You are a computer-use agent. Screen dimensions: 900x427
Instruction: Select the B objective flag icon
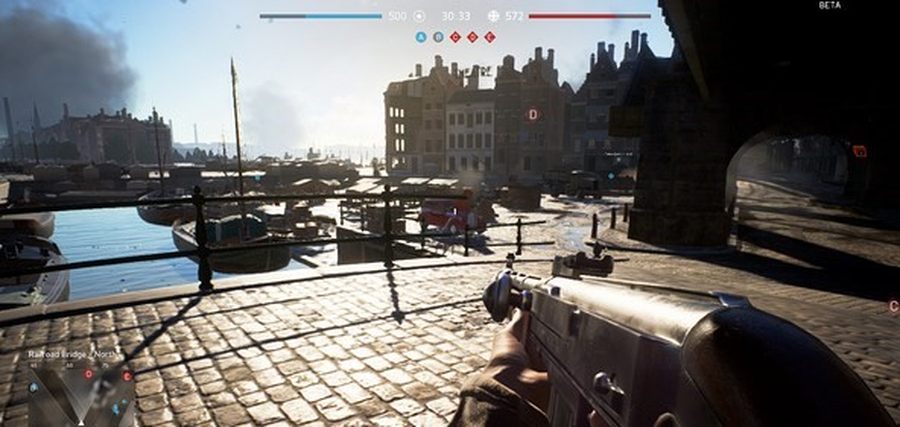[x=438, y=37]
